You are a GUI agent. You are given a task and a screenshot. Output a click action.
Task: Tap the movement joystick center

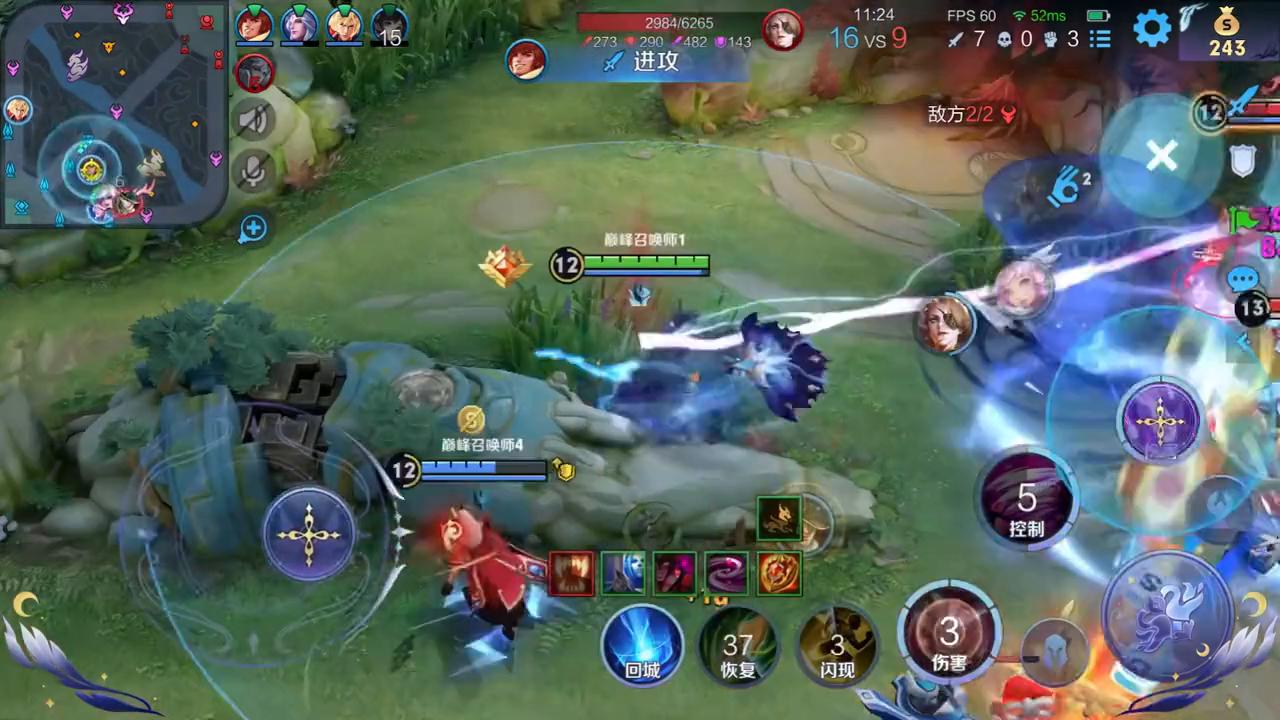pos(309,534)
